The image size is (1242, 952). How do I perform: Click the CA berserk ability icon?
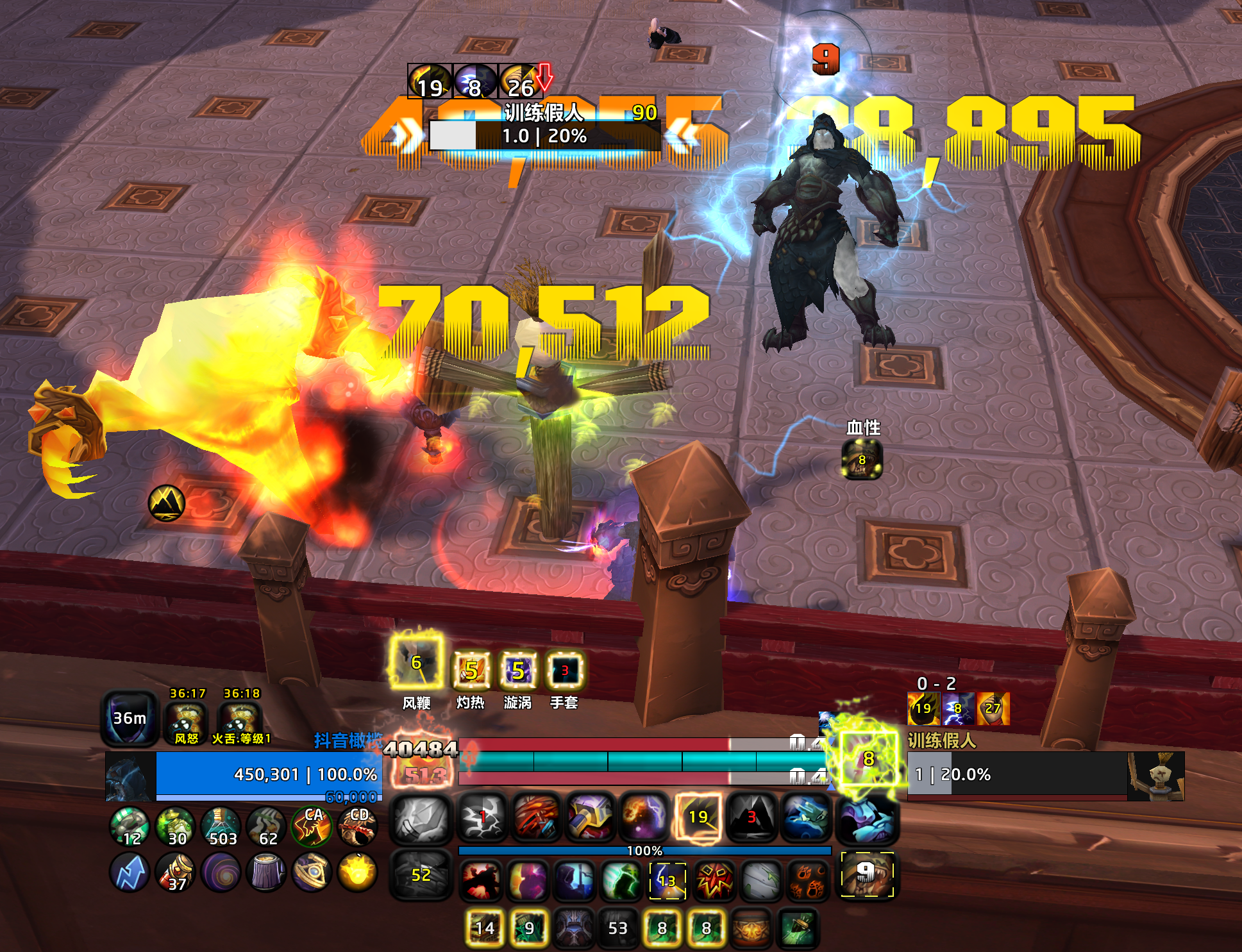[312, 826]
